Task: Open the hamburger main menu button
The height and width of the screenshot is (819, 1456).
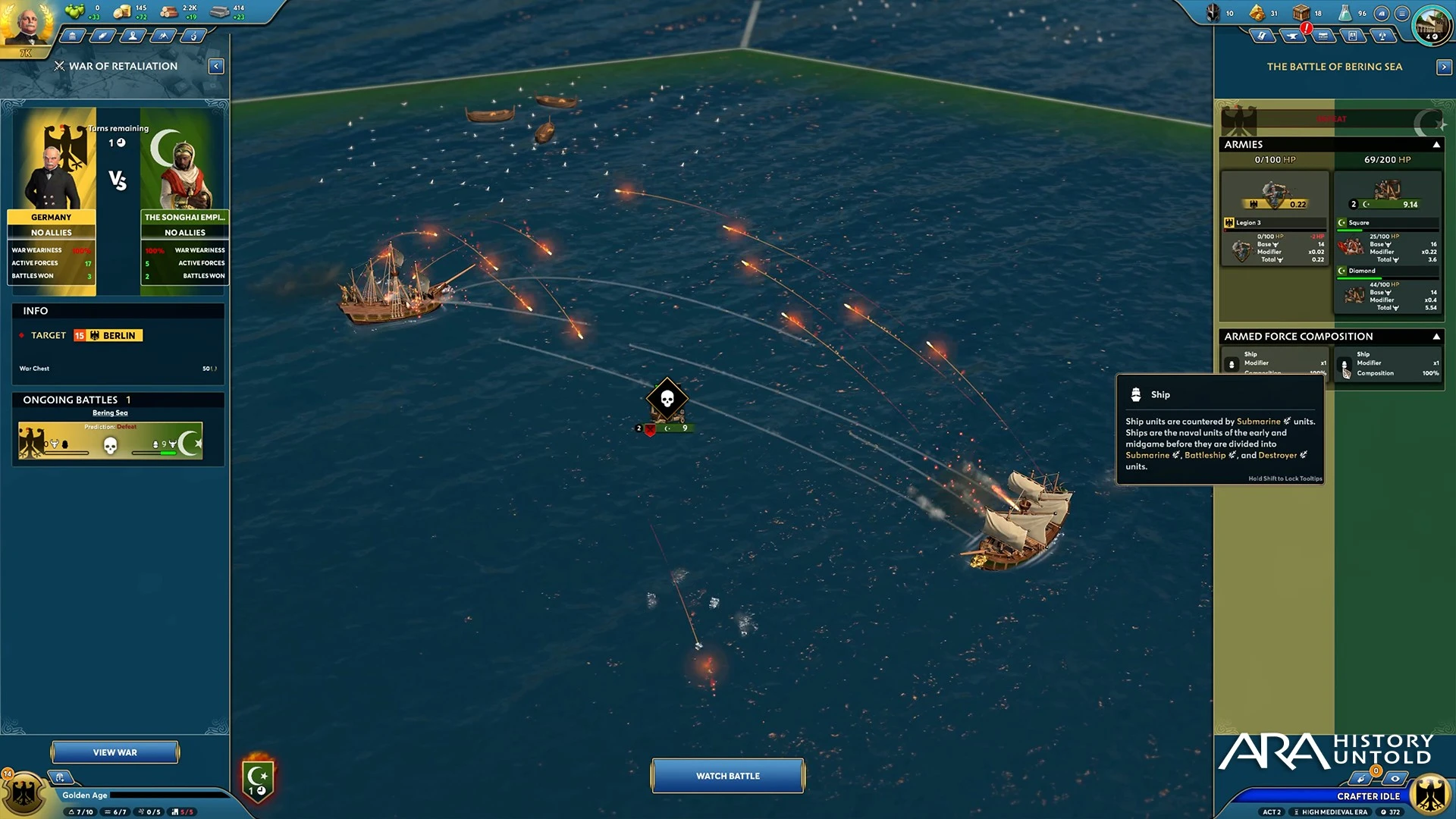Action: 1402,13
